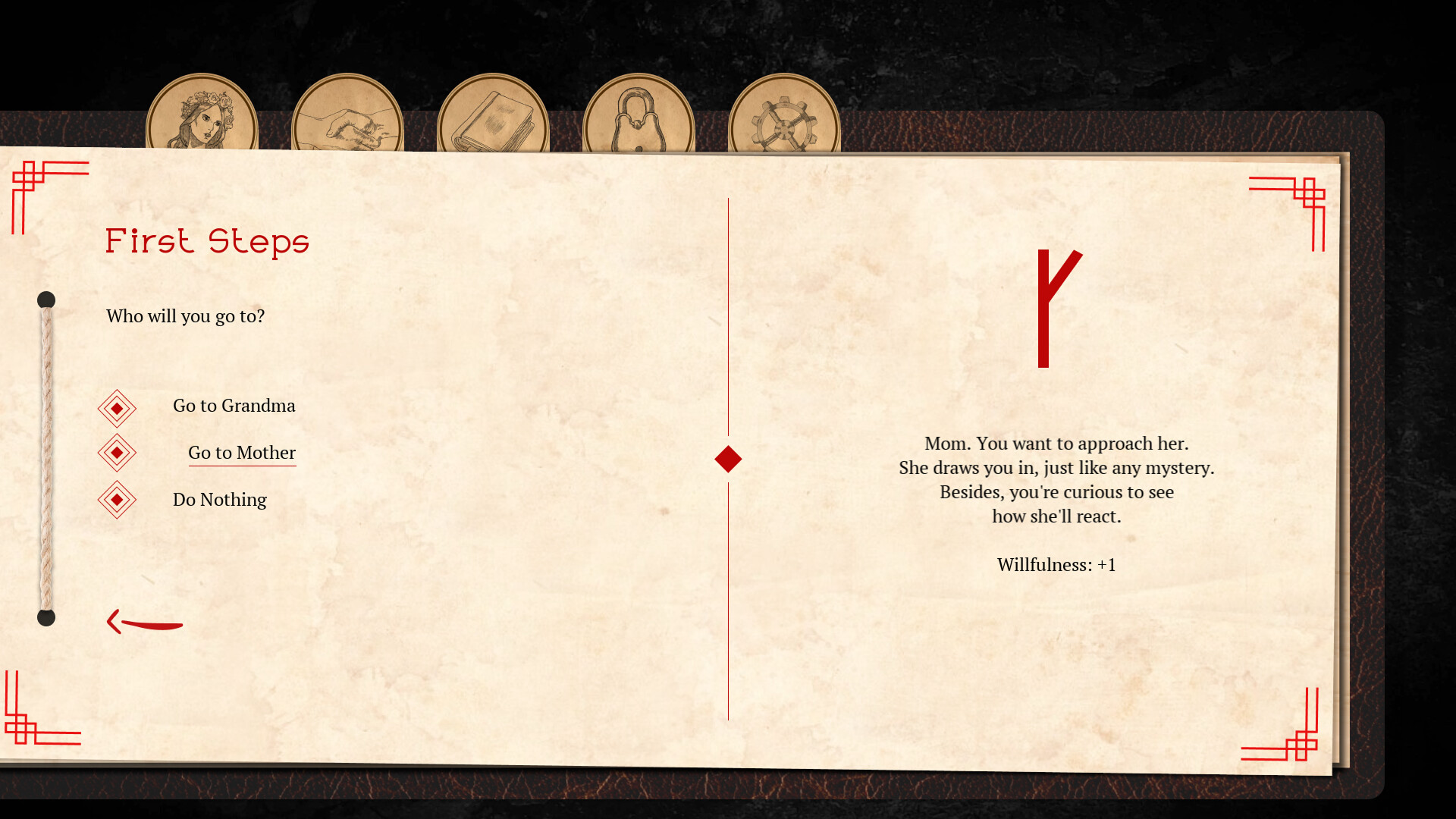The width and height of the screenshot is (1456, 819).
Task: Click the Willfulness: +1 stat text
Action: click(x=1057, y=564)
